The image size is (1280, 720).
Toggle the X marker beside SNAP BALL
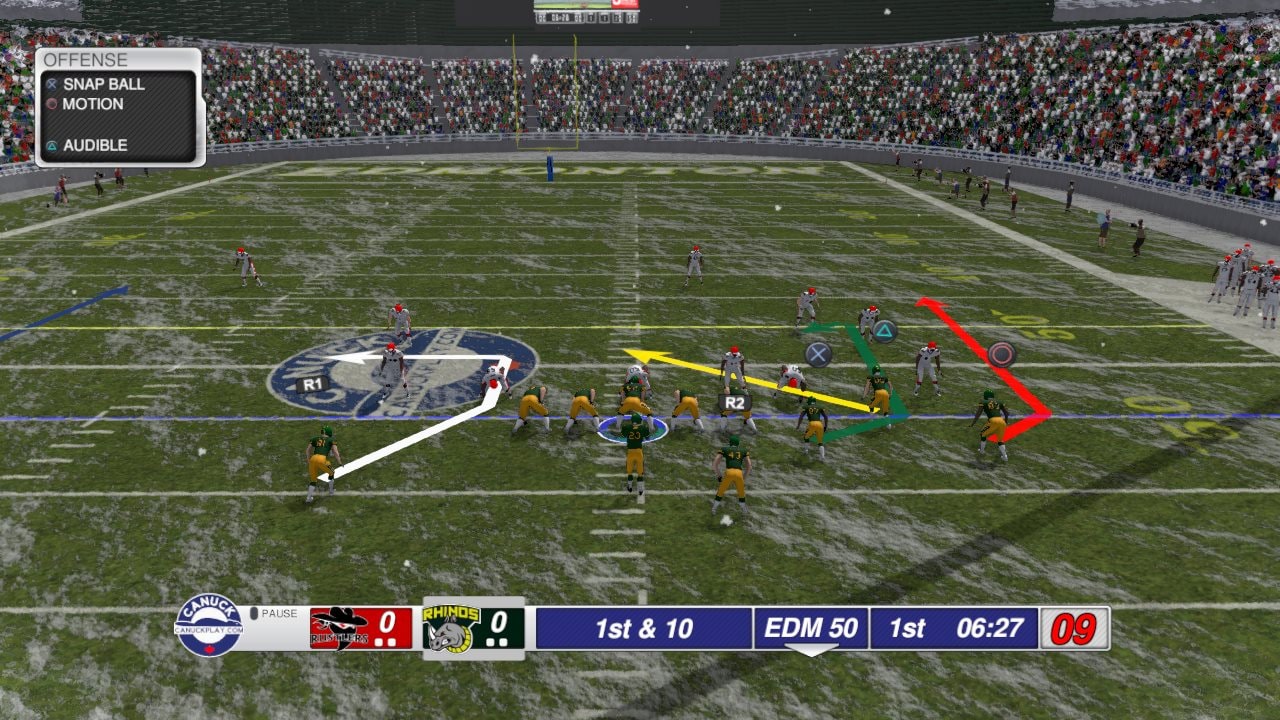coord(52,86)
